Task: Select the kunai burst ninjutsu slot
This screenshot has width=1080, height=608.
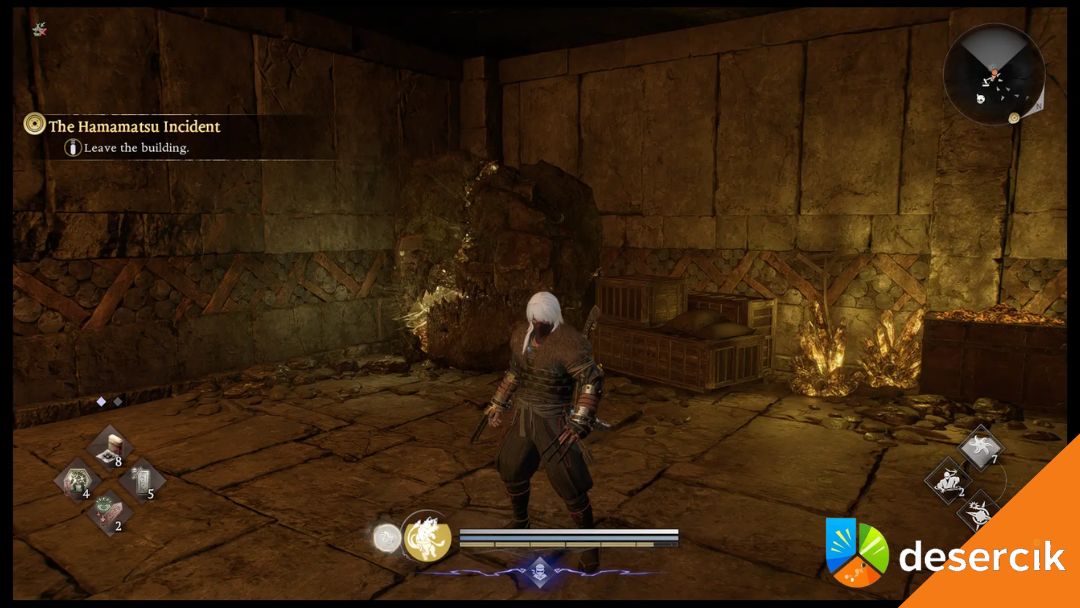Action: coord(978,512)
